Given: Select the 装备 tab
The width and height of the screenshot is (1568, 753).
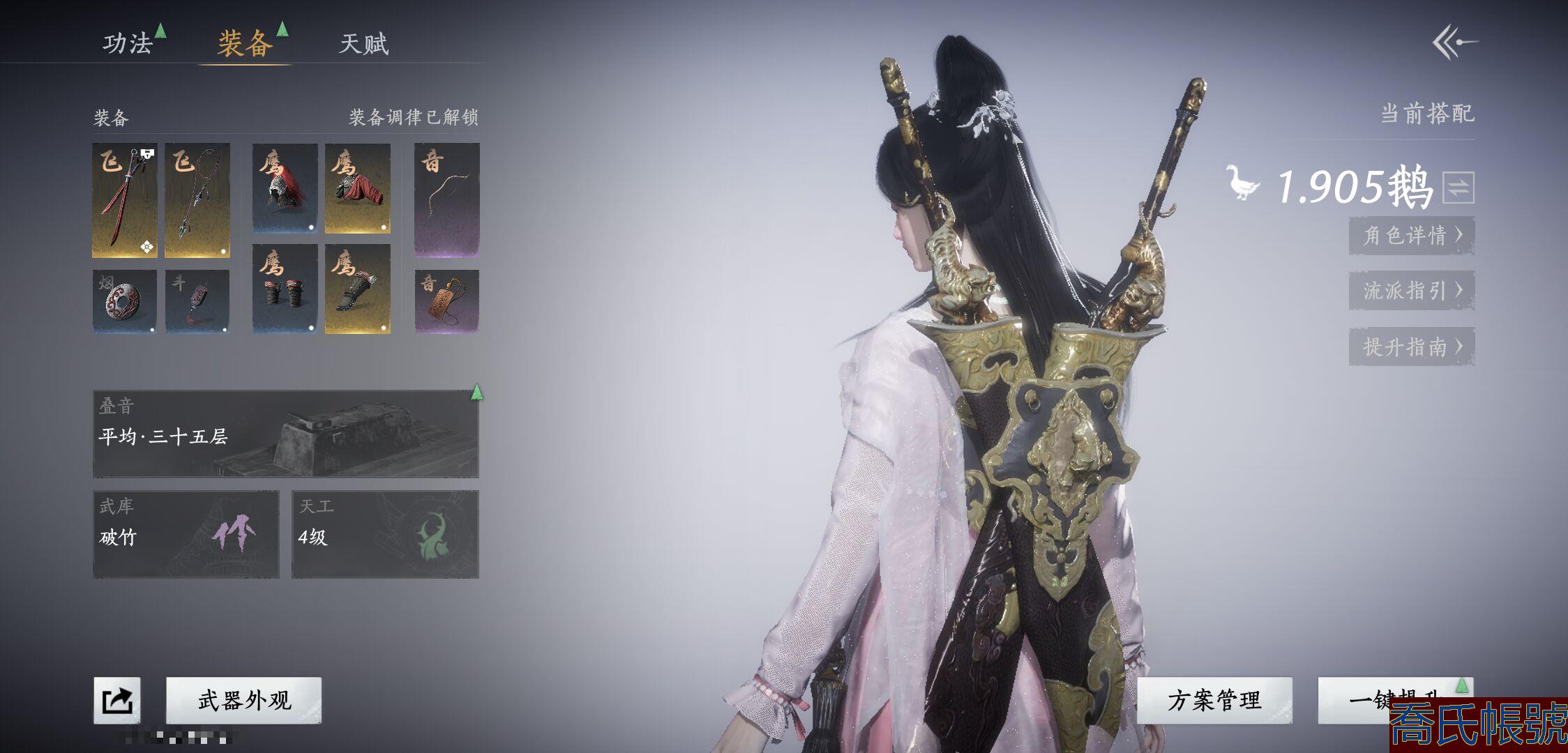Looking at the screenshot, I should (x=245, y=44).
